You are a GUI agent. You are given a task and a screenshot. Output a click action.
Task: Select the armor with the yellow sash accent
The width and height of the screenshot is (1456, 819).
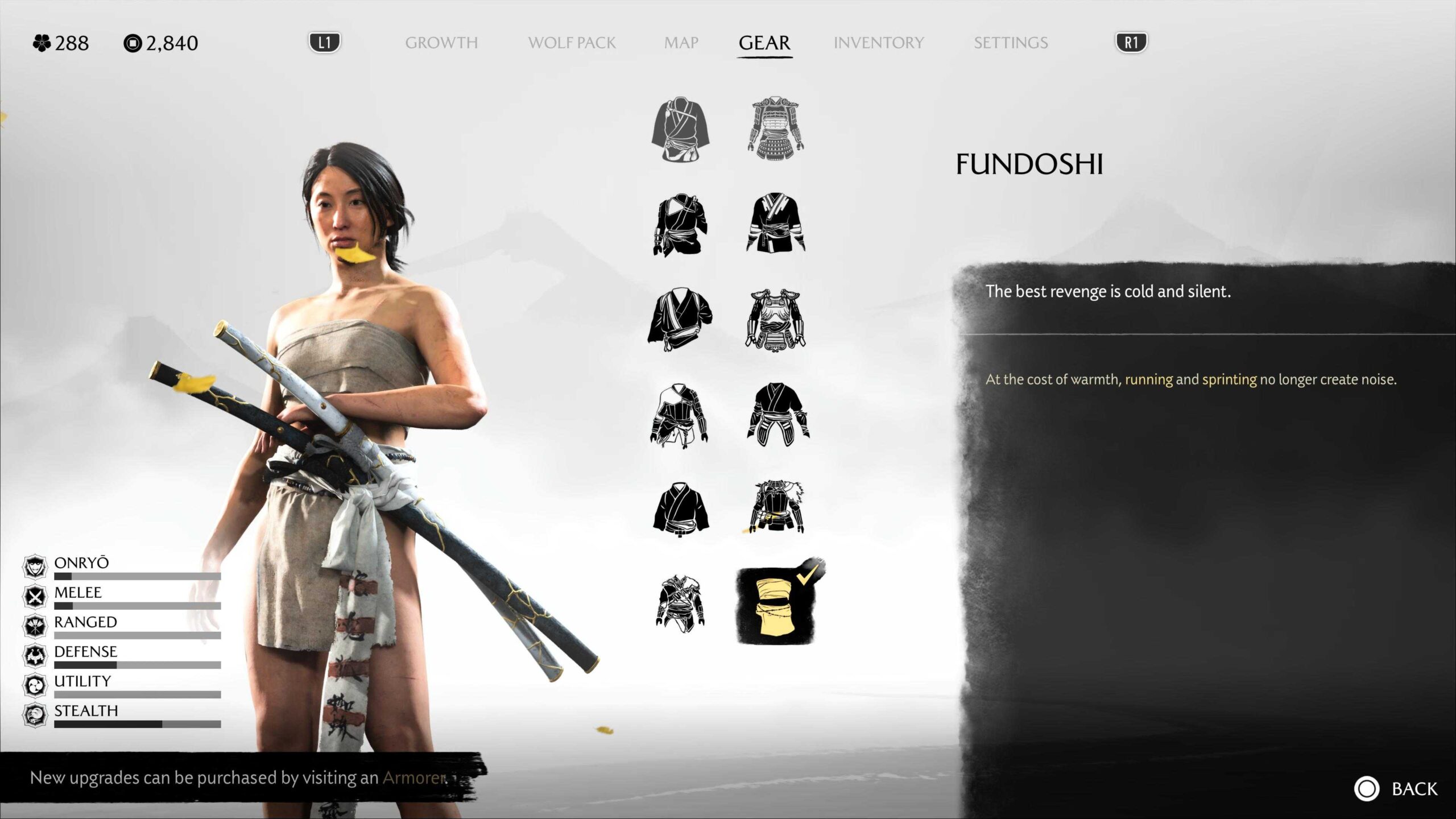point(775,507)
